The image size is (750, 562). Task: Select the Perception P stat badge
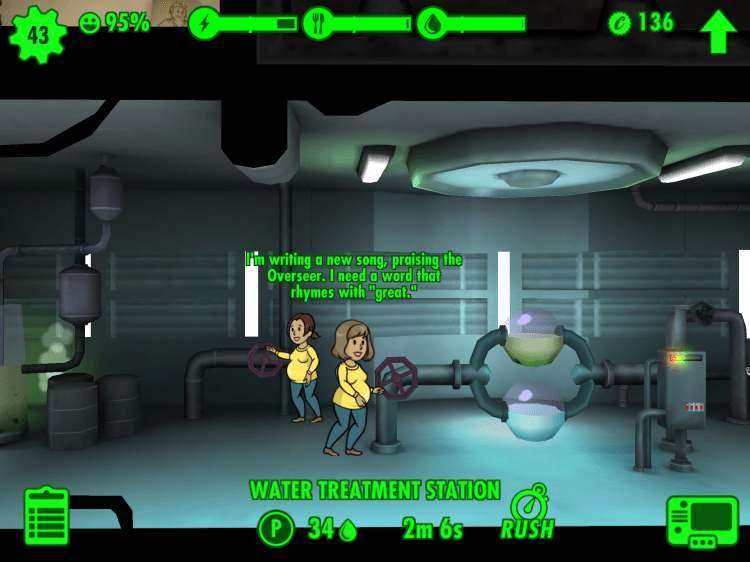(276, 528)
